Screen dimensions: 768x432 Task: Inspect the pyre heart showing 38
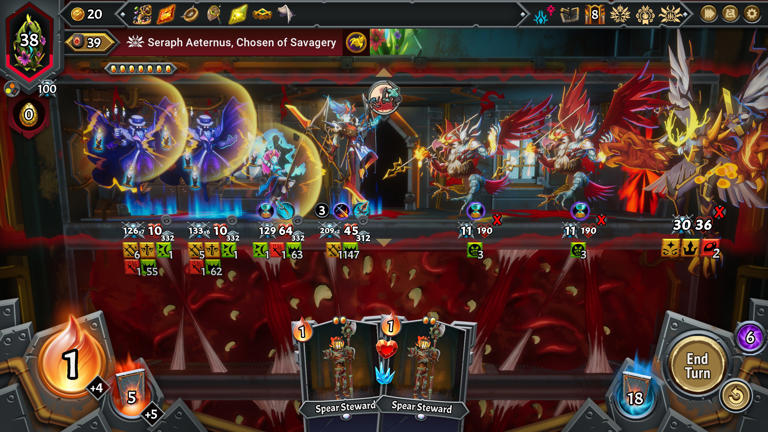(x=29, y=40)
